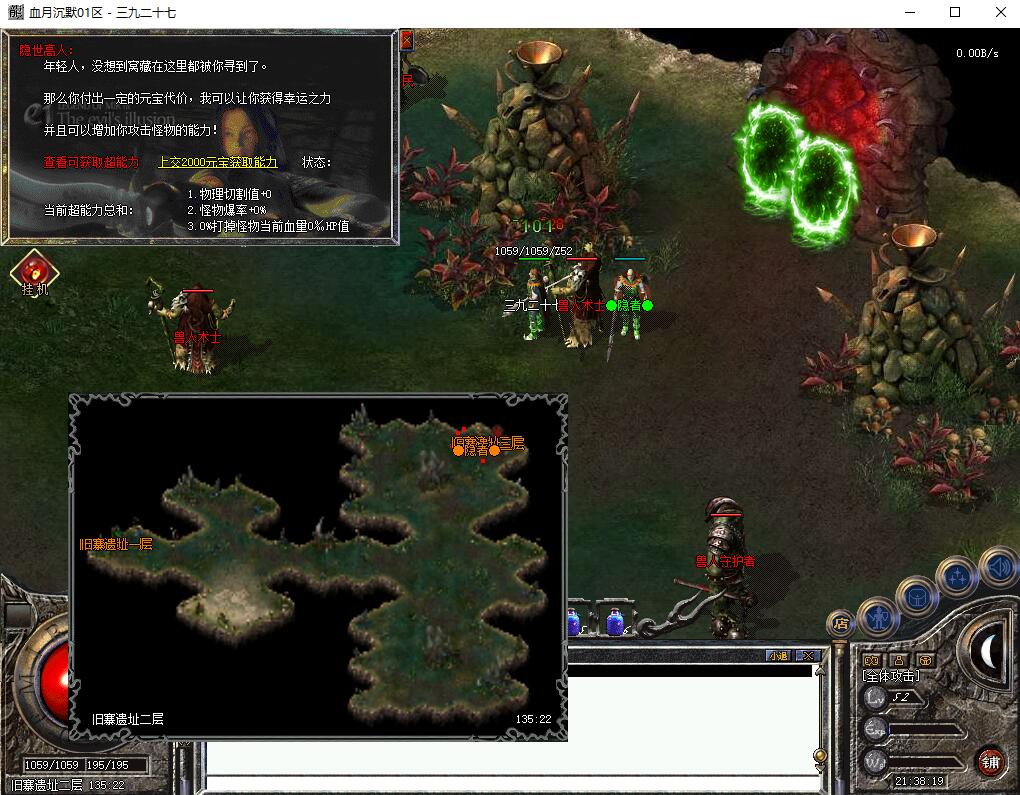Maximize the game window
The width and height of the screenshot is (1020, 795).
coord(954,13)
